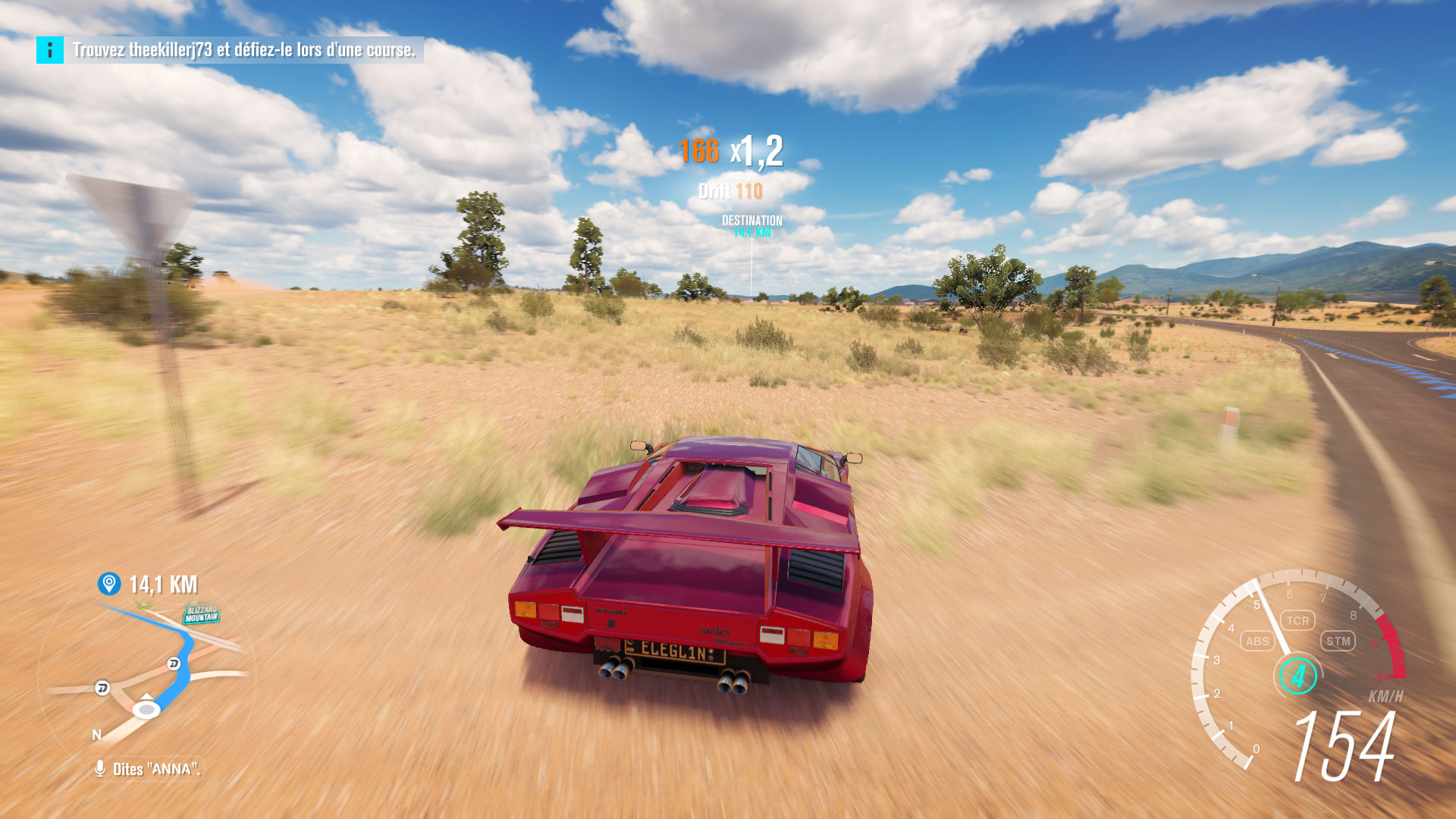Click the KM/H unit label on the speedometer

click(x=1385, y=695)
